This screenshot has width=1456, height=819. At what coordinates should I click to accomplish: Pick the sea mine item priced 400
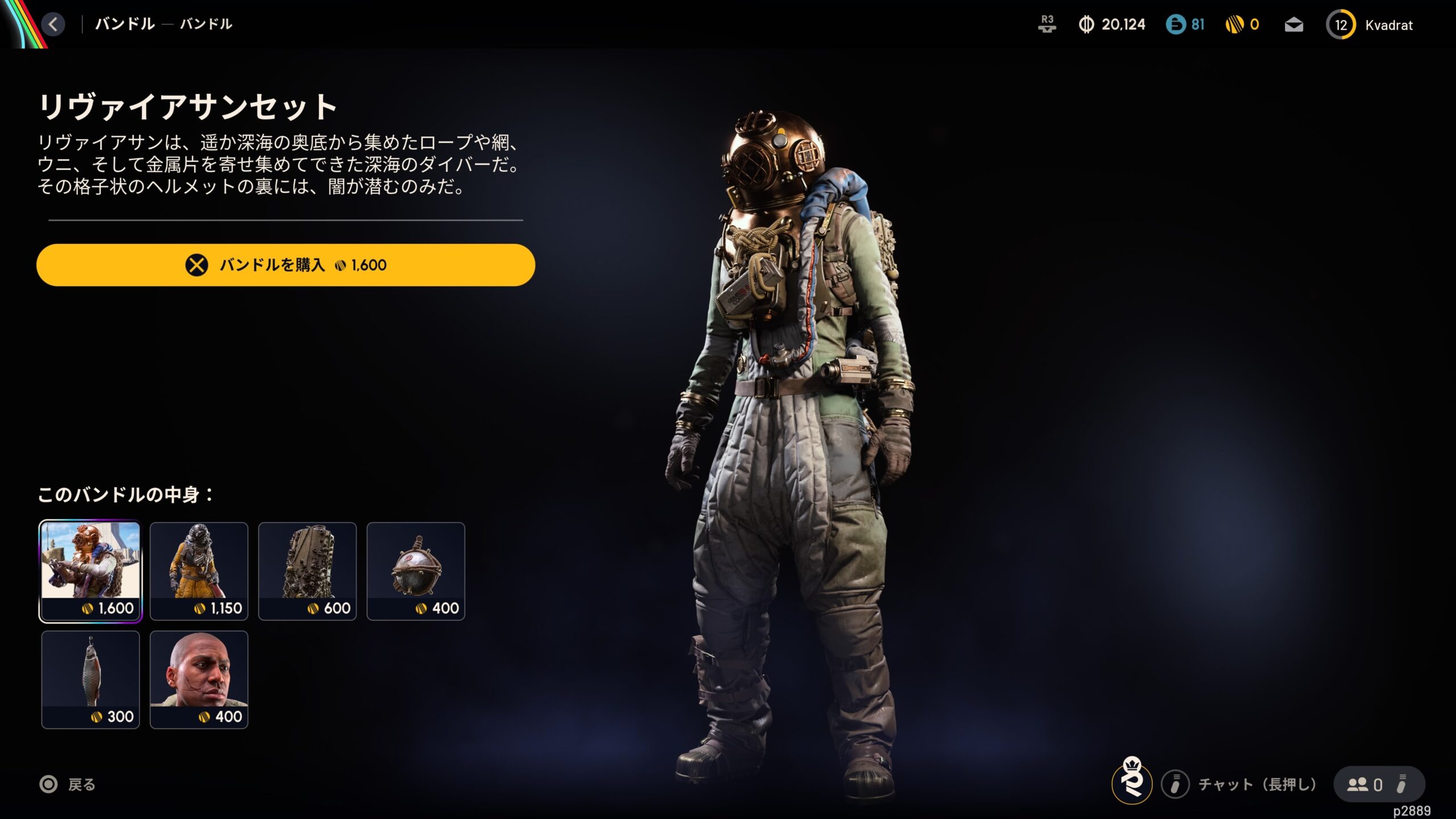pyautogui.click(x=416, y=571)
